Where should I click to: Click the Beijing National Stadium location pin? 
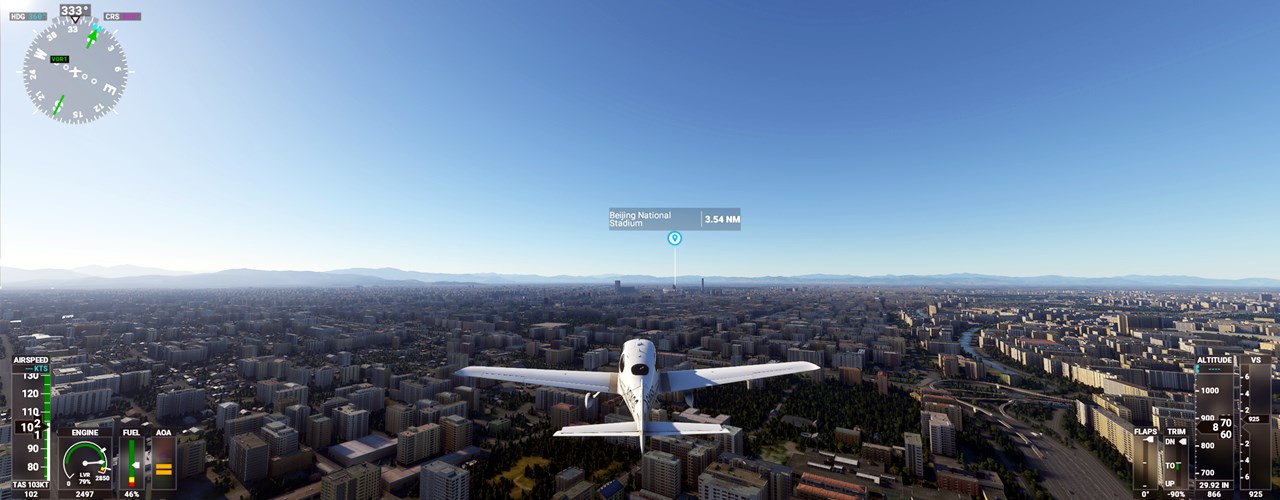[x=674, y=238]
